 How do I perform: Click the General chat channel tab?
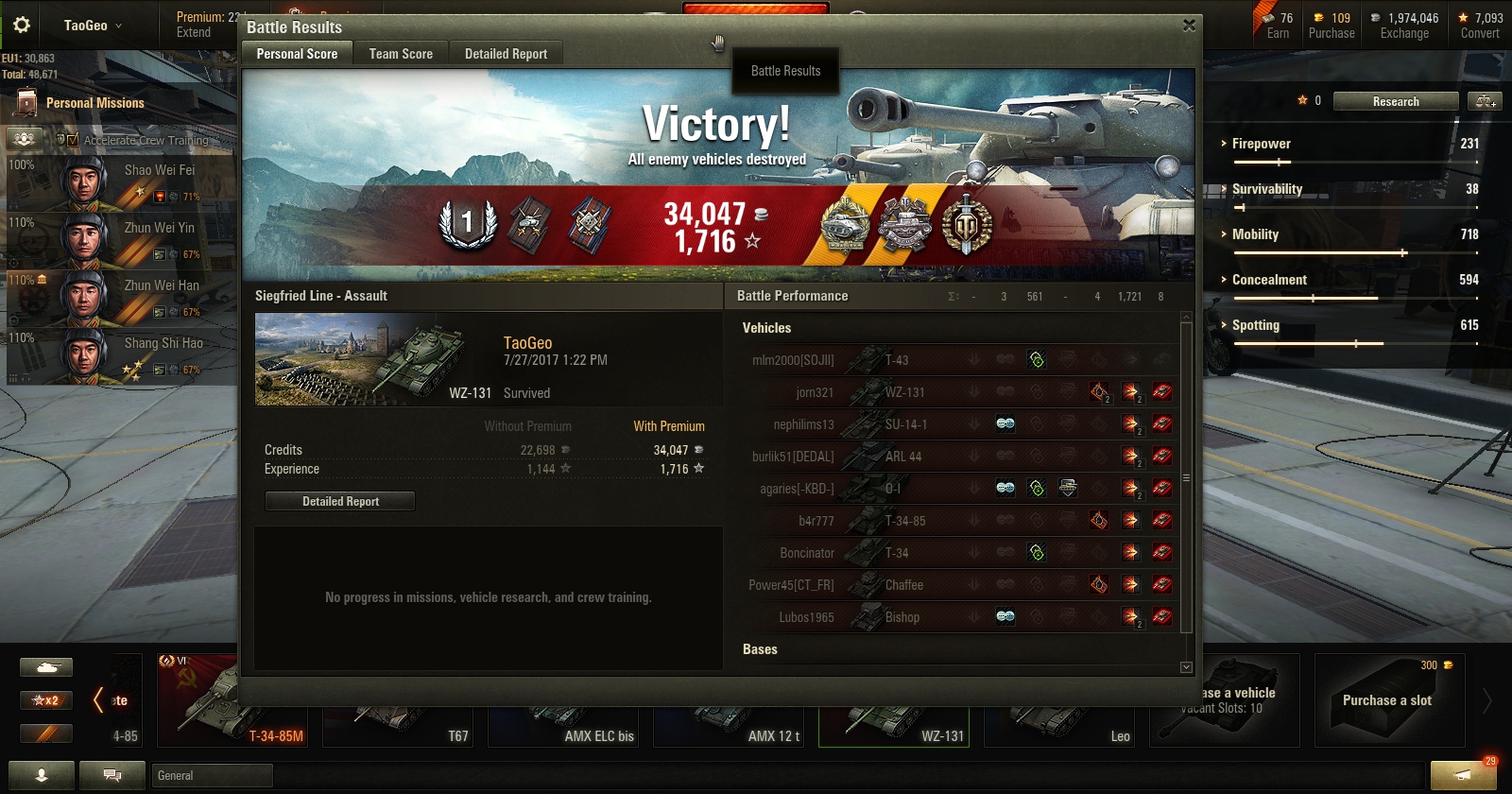click(212, 776)
